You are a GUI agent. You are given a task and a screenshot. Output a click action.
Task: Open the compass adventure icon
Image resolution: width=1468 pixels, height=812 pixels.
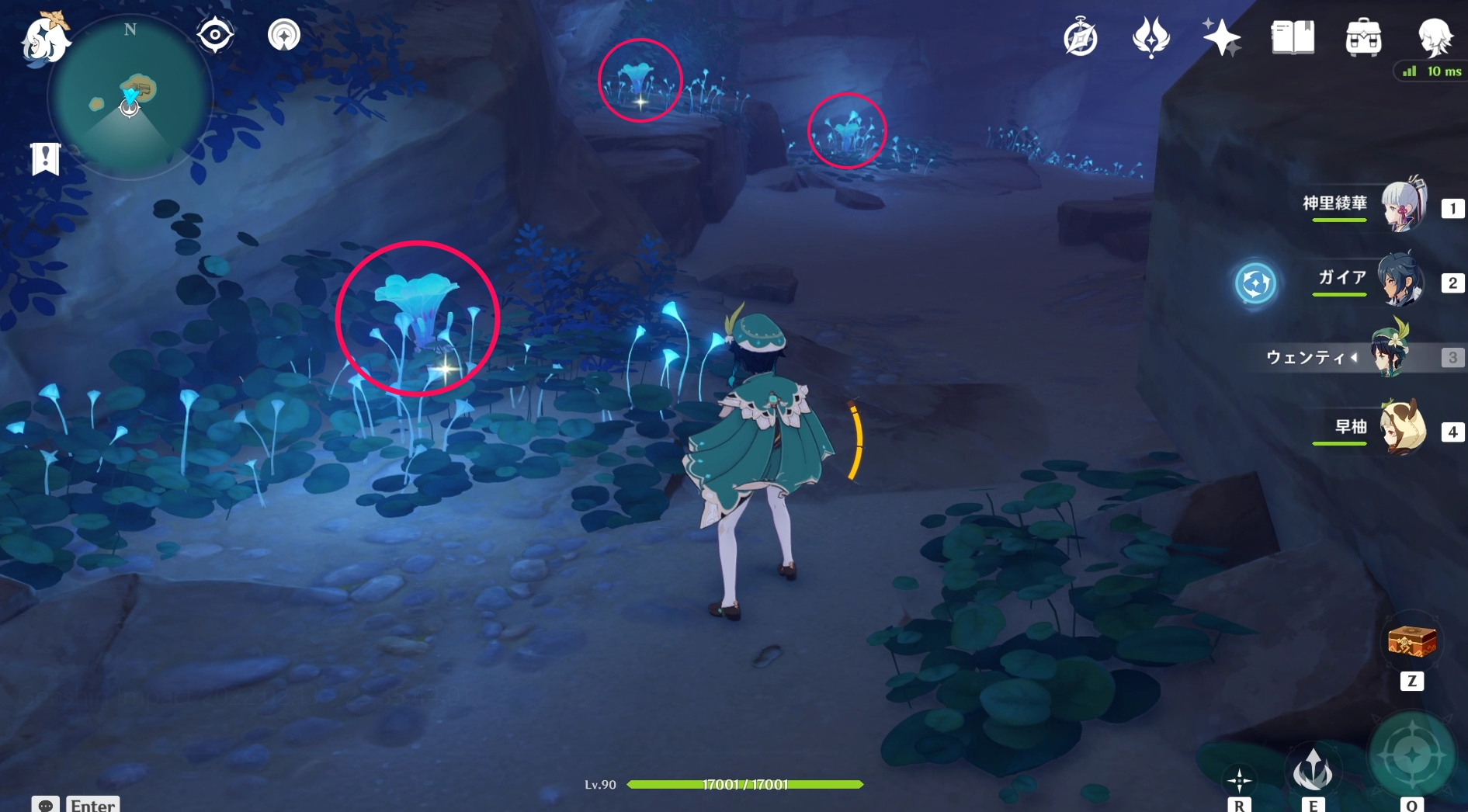click(x=1080, y=38)
